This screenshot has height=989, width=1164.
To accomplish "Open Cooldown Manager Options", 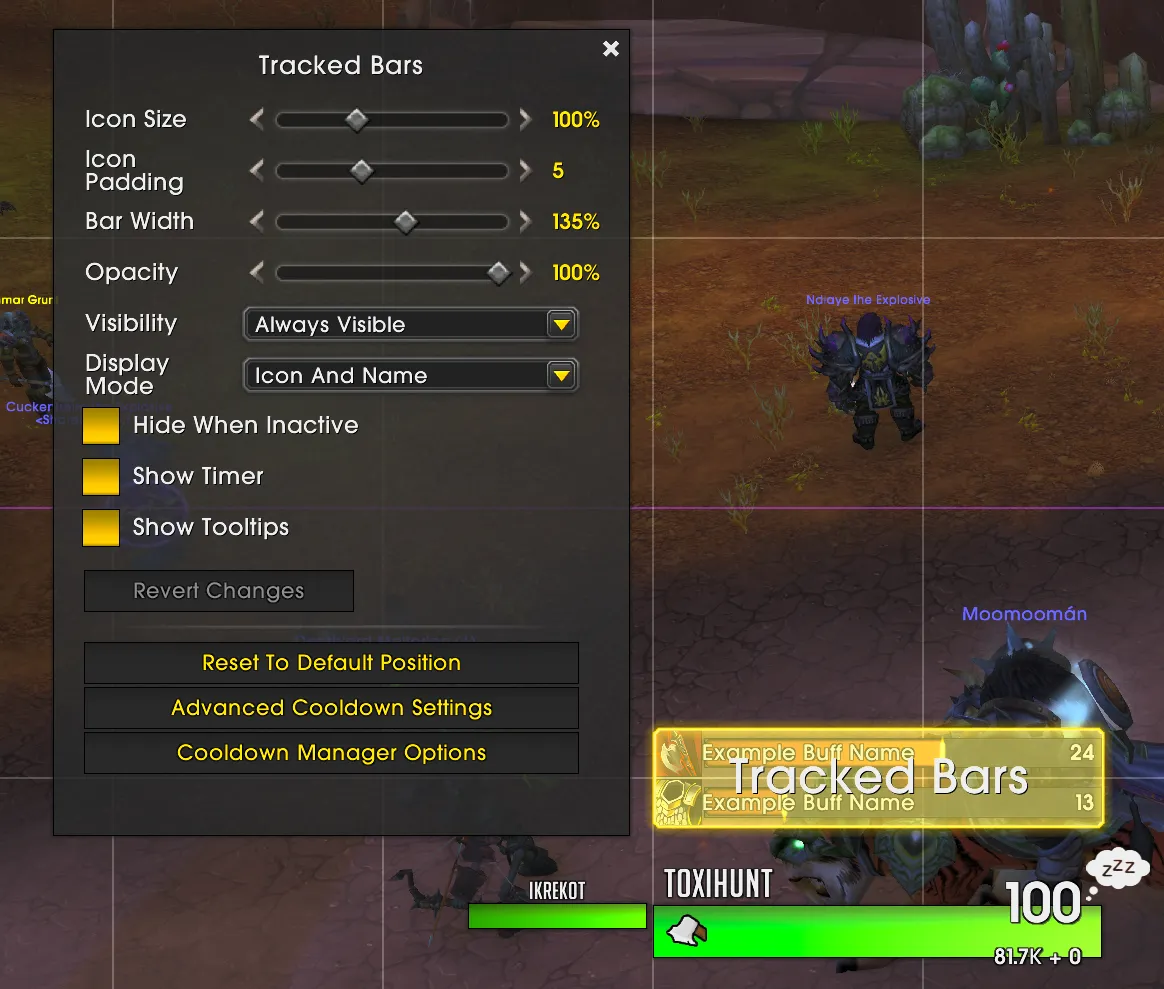I will coord(331,753).
